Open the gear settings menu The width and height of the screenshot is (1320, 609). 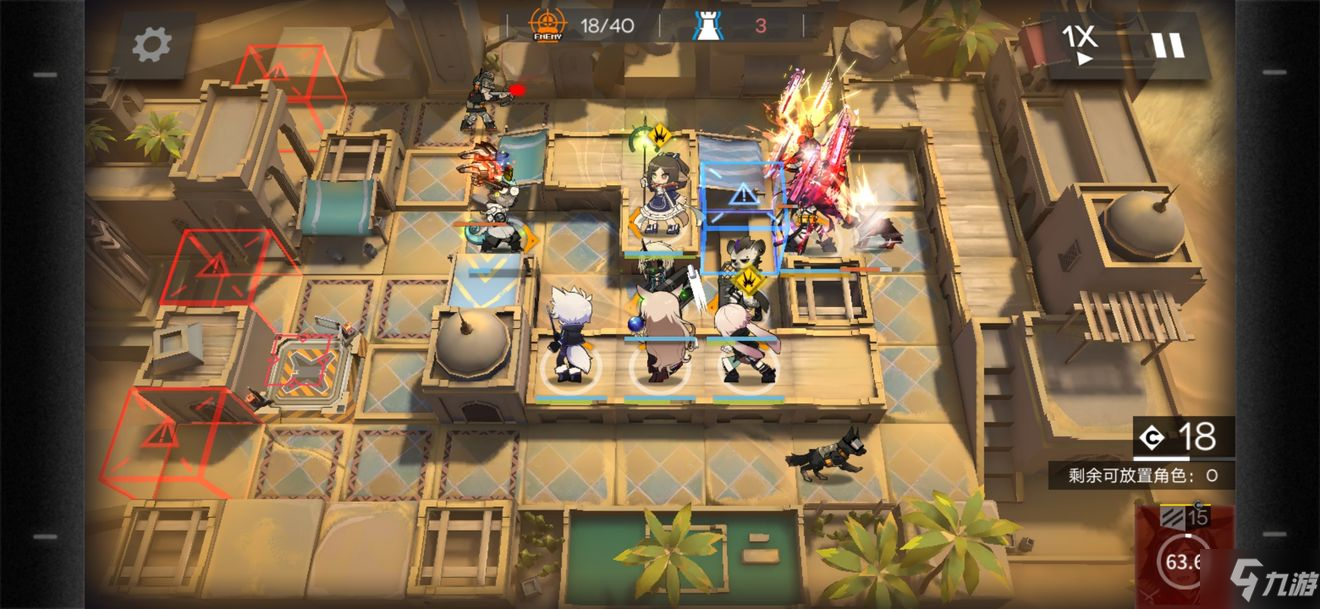[x=152, y=44]
